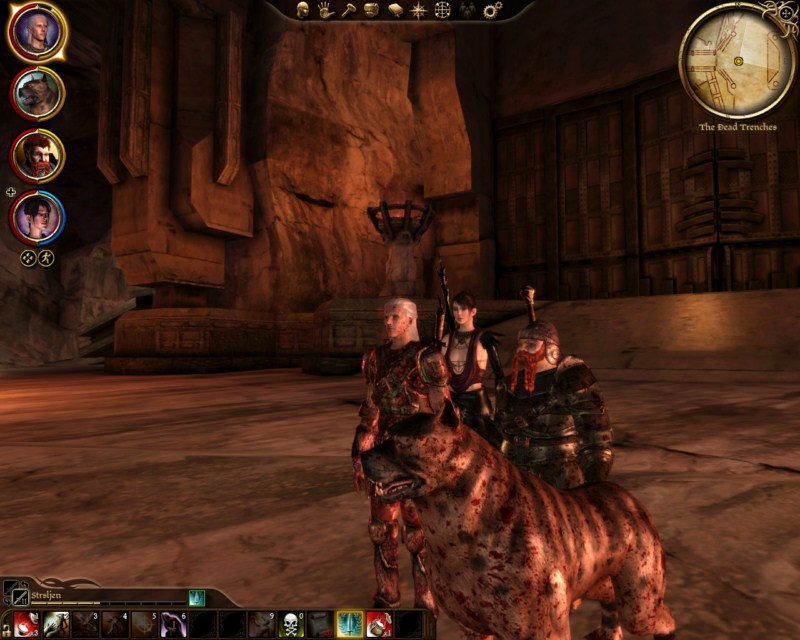Click the Dead Trenches minimap

[737, 60]
